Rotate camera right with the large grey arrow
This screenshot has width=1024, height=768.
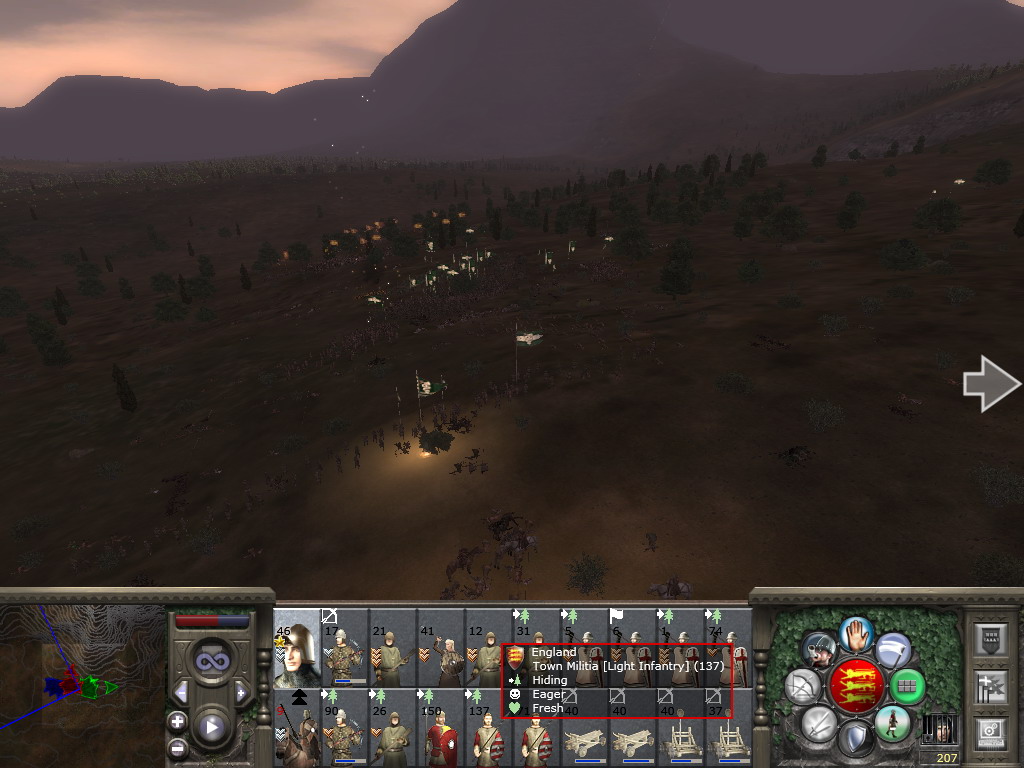click(x=991, y=384)
